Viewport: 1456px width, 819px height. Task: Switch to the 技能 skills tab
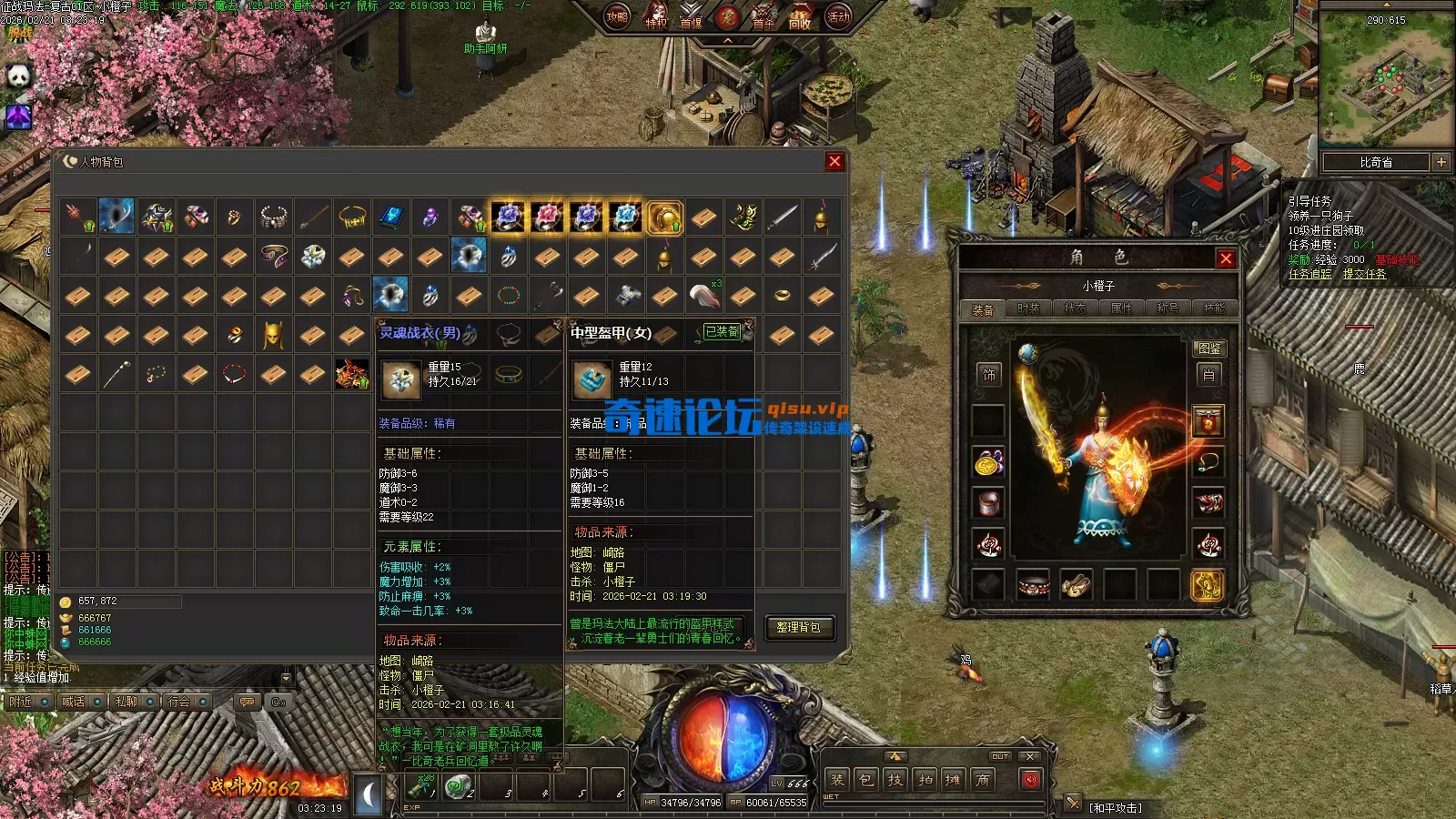pyautogui.click(x=1214, y=308)
